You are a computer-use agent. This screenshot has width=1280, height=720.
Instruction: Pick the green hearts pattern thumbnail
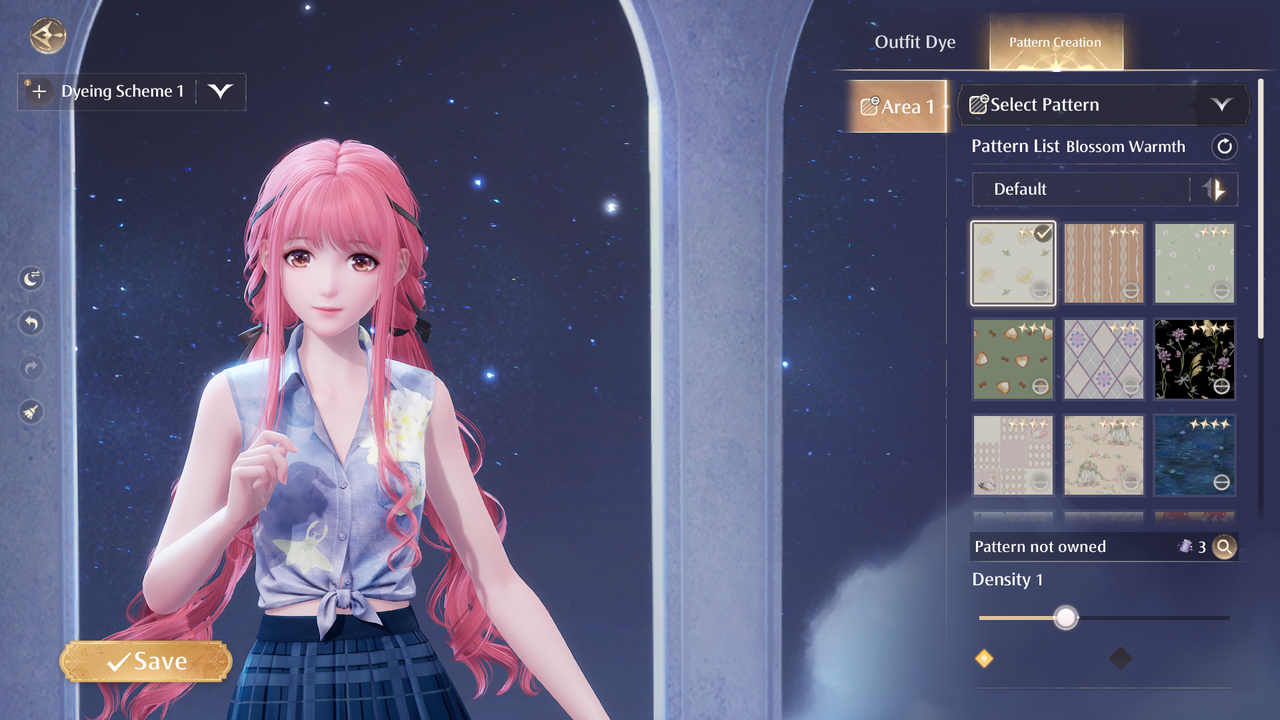[1013, 359]
